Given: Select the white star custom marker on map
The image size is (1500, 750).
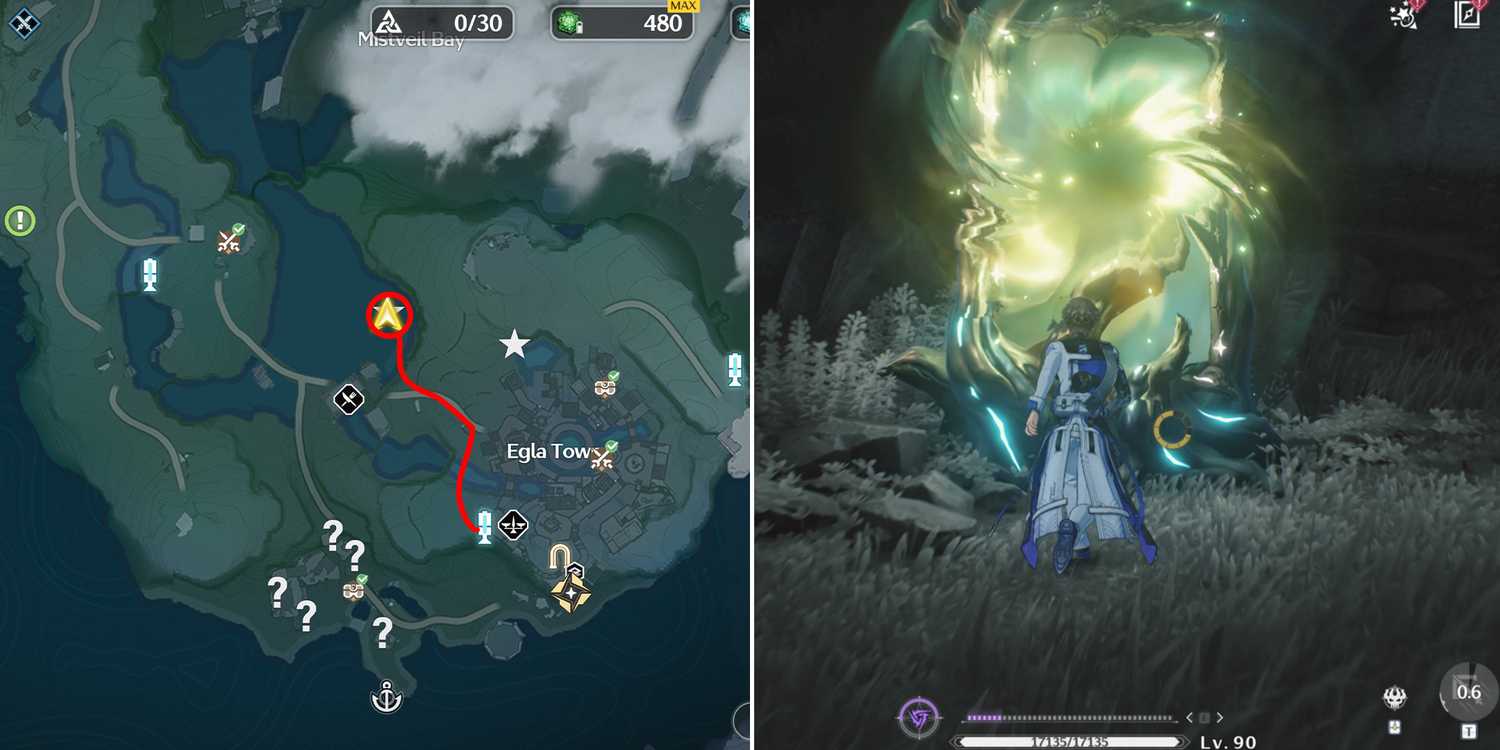Looking at the screenshot, I should pos(513,342).
